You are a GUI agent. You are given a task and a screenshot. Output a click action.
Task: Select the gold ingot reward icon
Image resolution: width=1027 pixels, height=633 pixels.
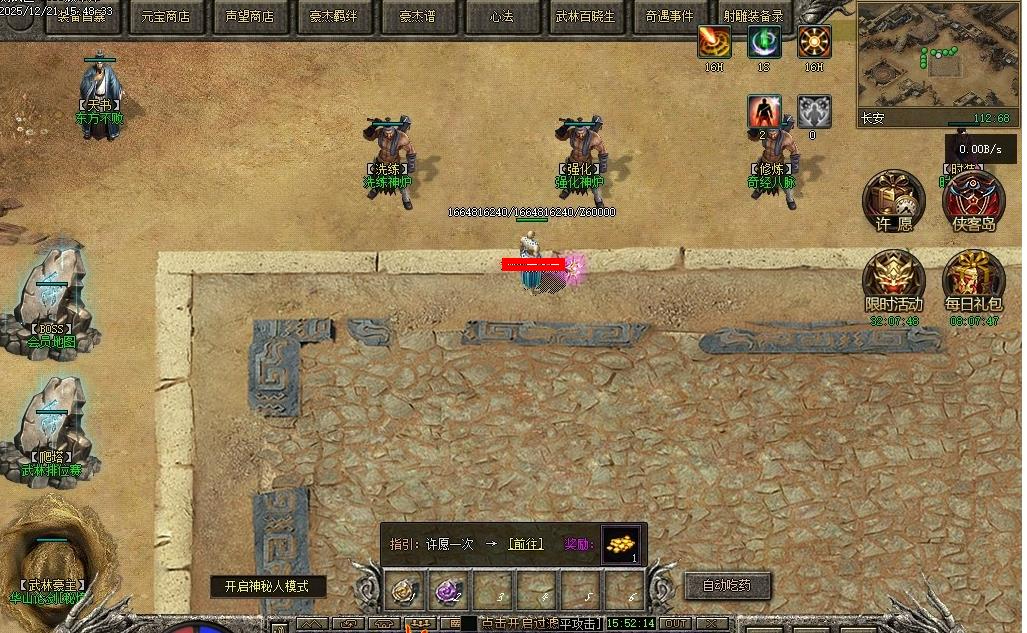point(621,545)
